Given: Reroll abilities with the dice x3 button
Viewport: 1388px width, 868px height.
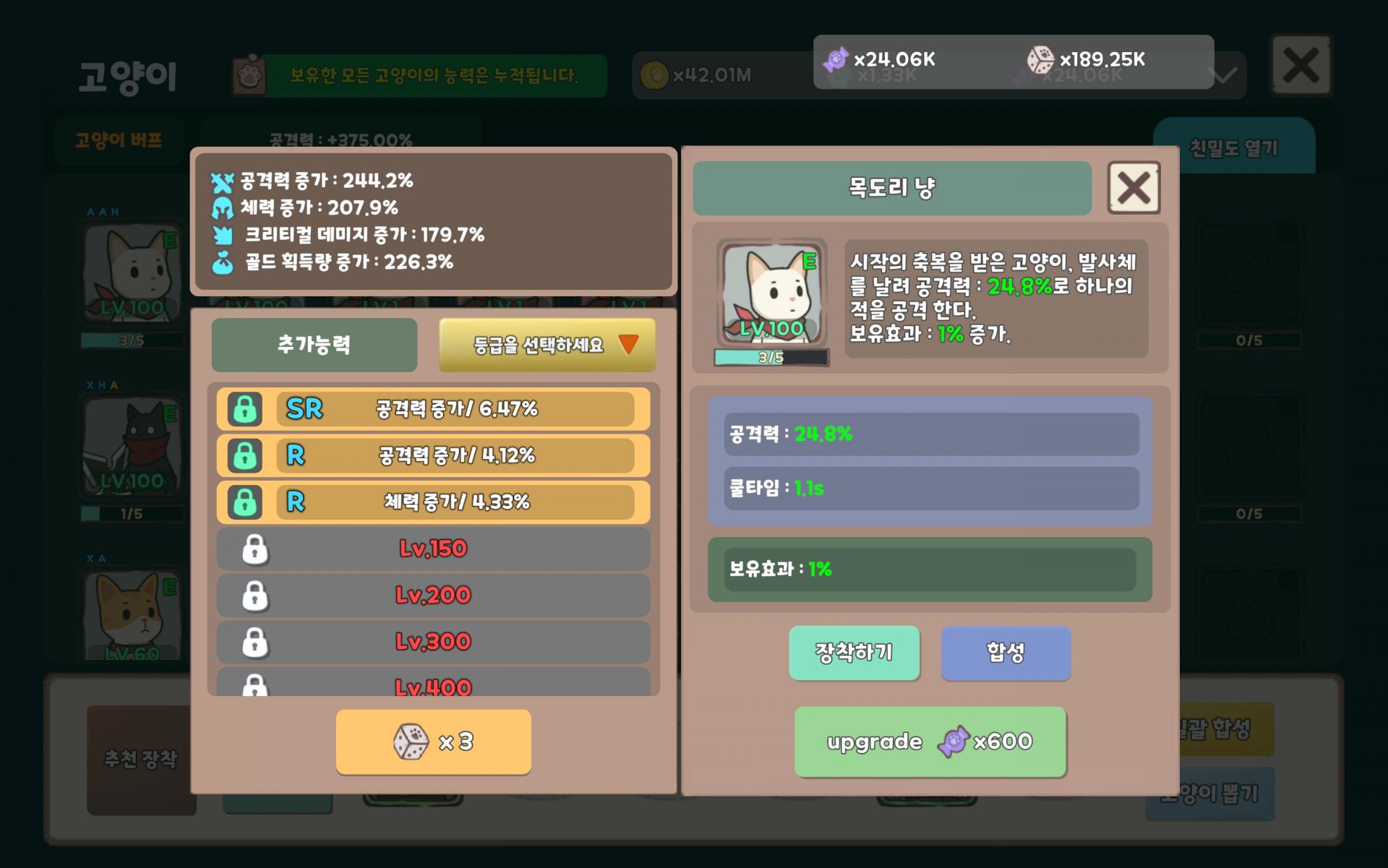Looking at the screenshot, I should click(433, 742).
